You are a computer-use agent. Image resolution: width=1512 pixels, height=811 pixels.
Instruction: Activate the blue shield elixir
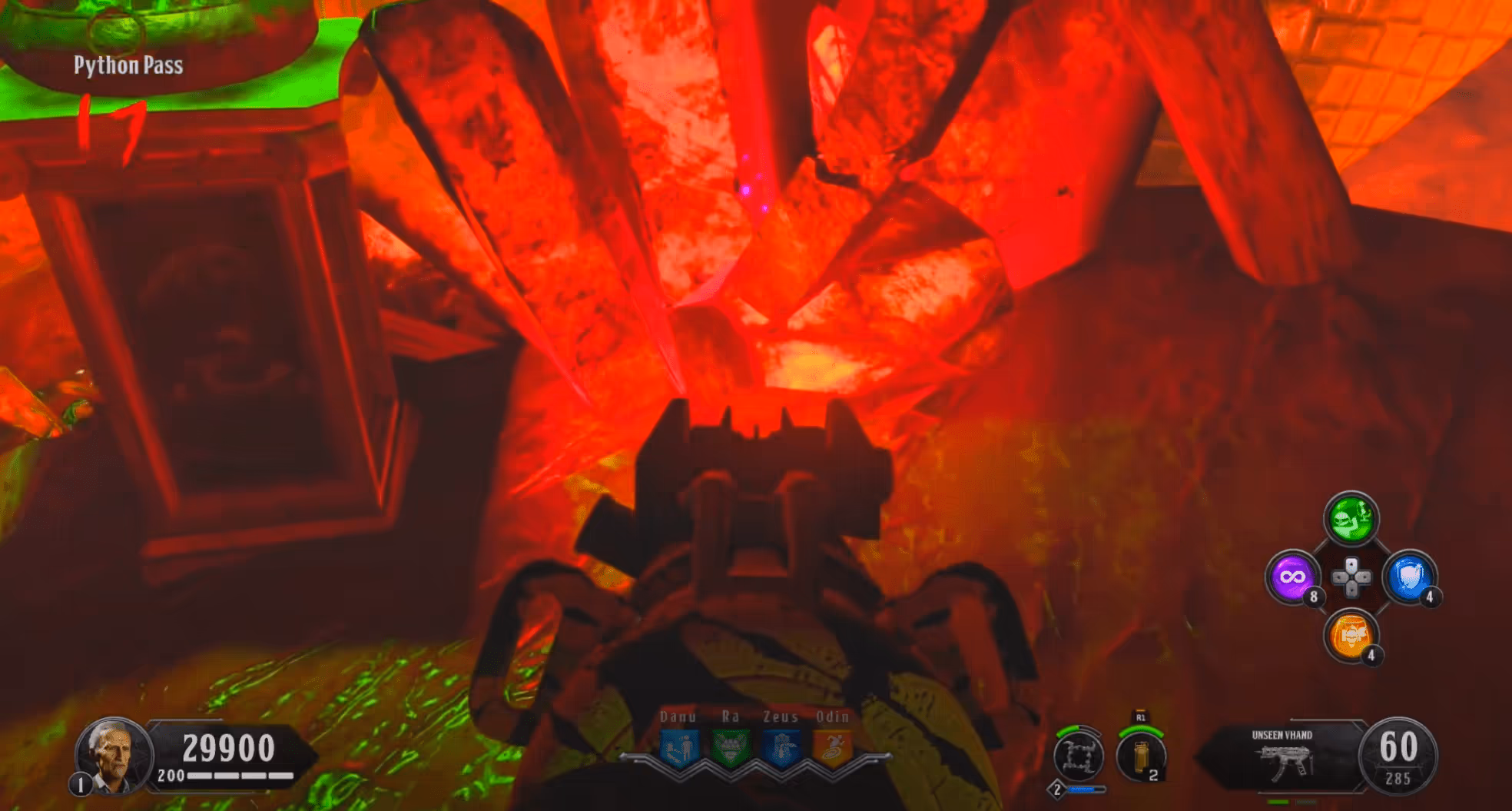point(1409,577)
